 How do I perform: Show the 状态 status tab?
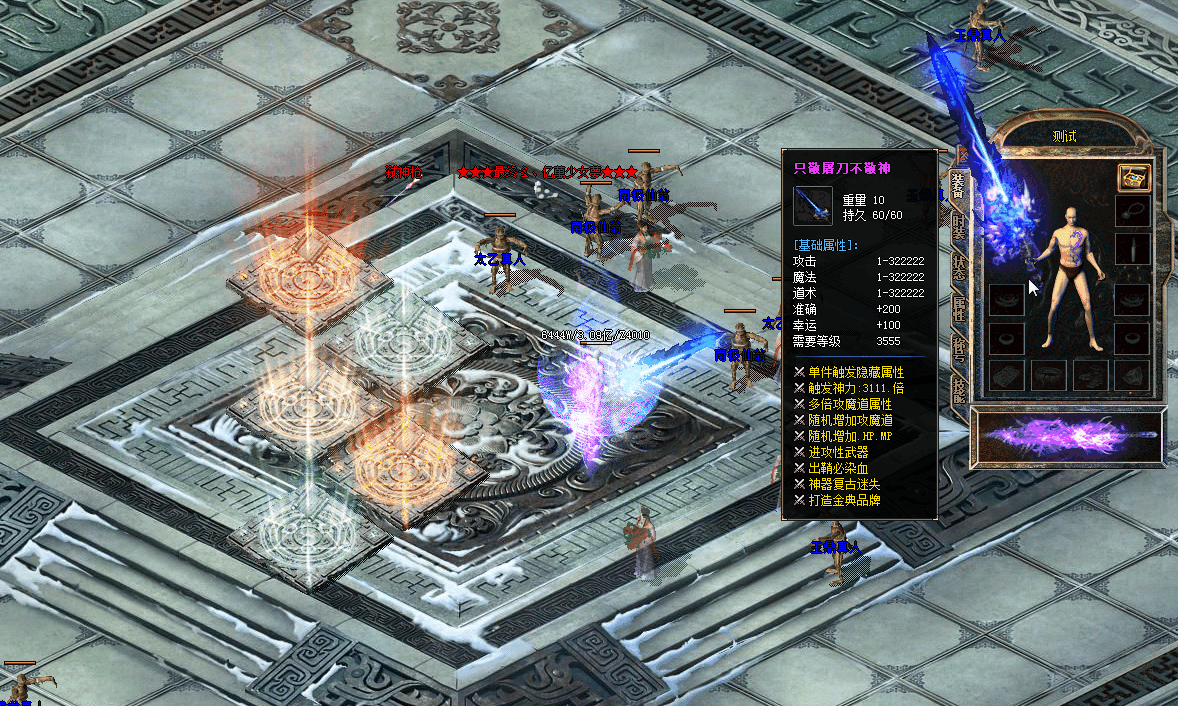[958, 267]
